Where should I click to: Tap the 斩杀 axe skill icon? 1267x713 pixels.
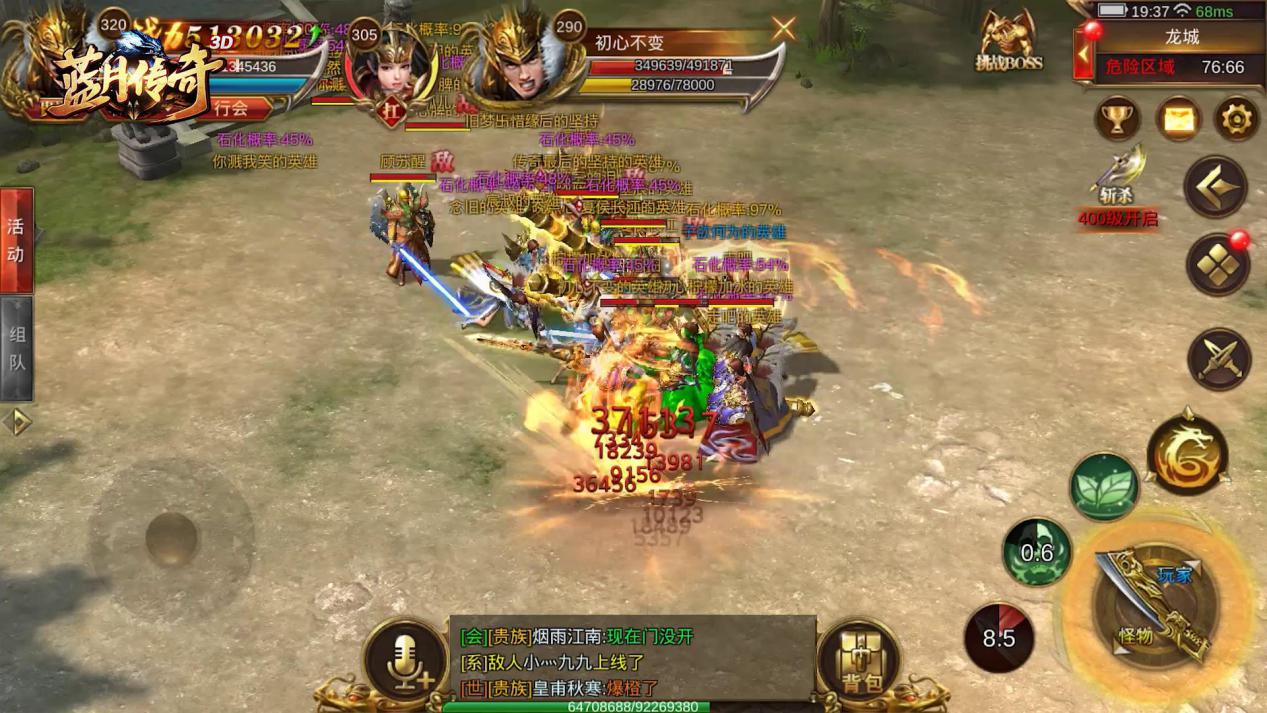click(1118, 177)
